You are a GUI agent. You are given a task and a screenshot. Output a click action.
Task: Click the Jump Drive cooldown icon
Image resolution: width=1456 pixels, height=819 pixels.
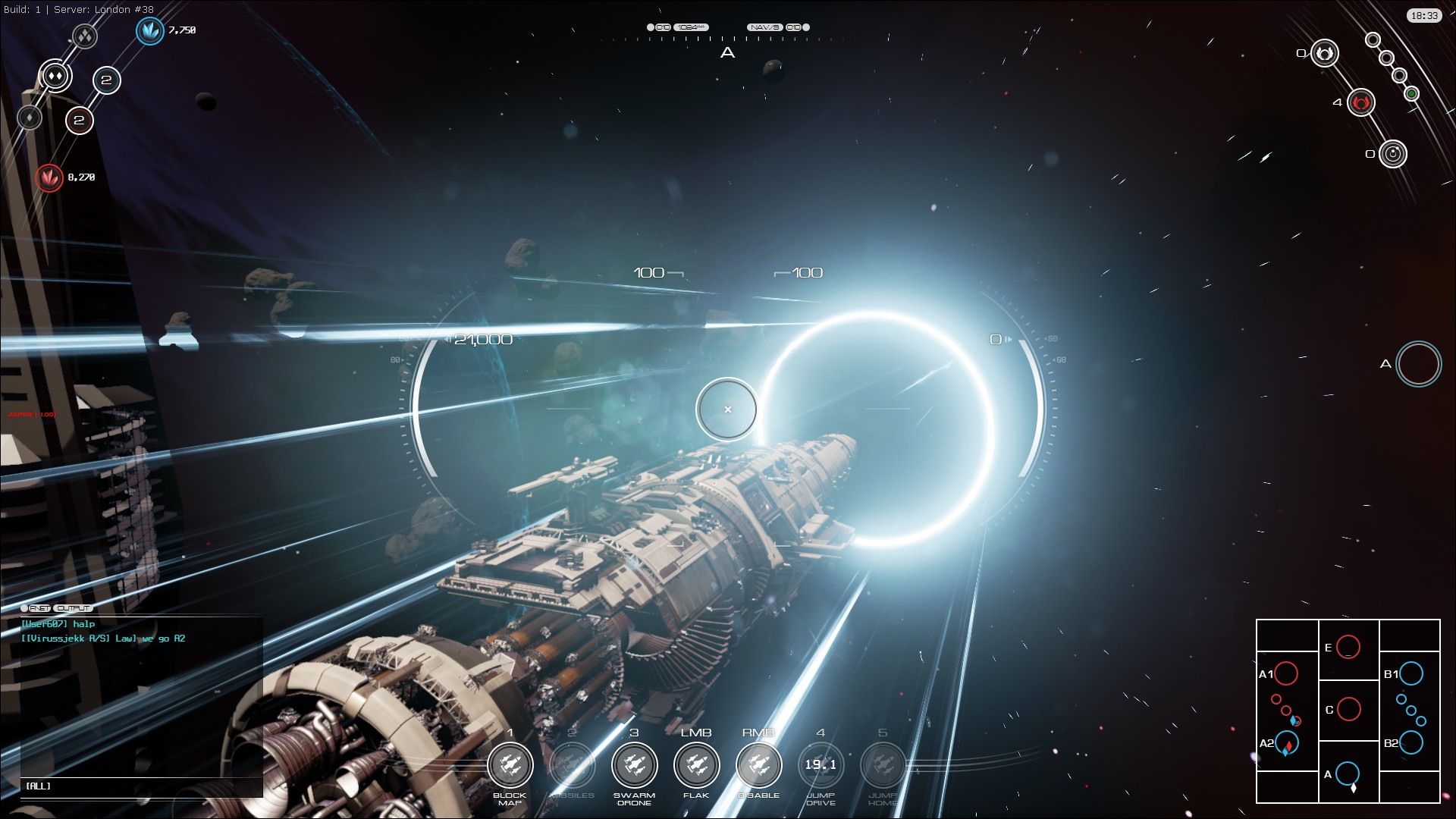821,765
